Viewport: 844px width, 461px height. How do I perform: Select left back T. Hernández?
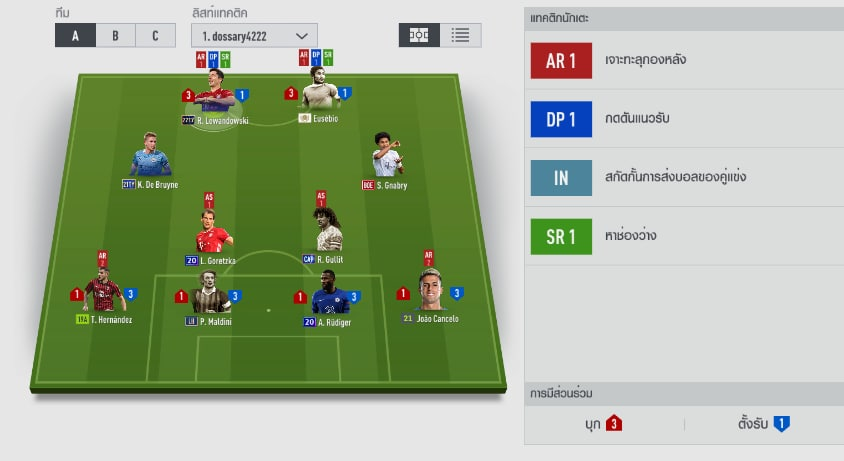(102, 292)
